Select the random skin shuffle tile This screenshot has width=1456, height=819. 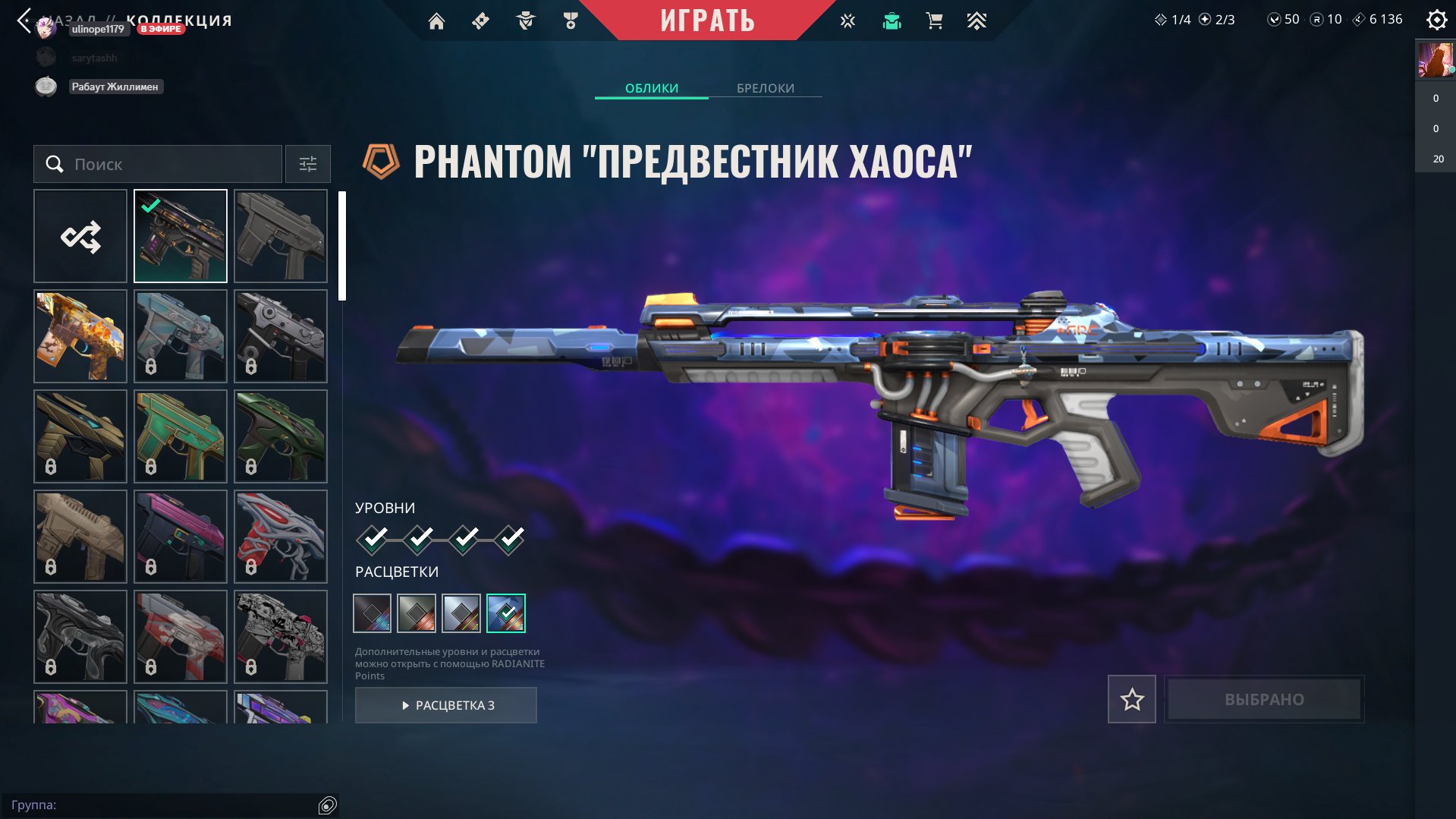80,235
